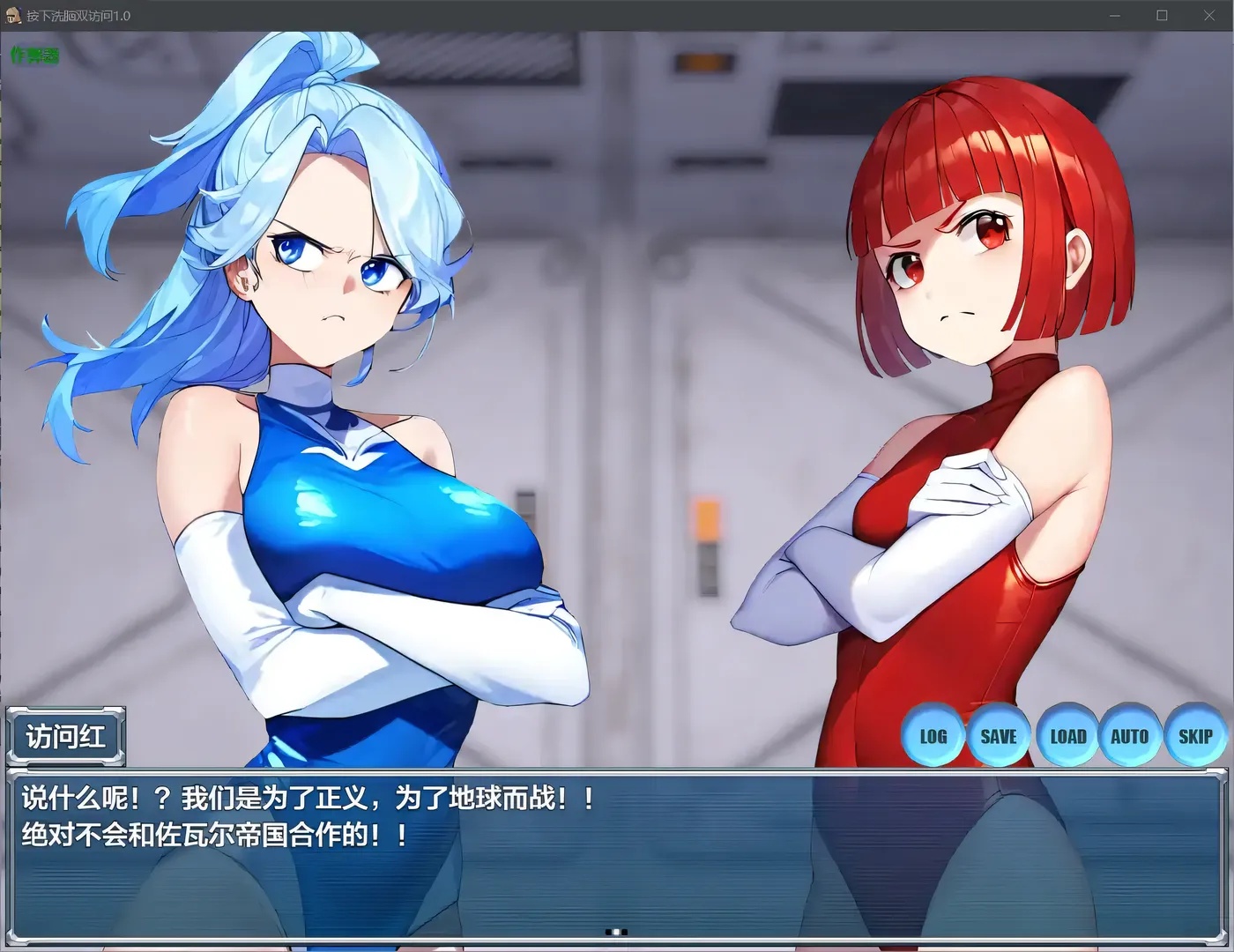The image size is (1234, 952).
Task: Click the white center page dot indicator
Action: point(616,932)
